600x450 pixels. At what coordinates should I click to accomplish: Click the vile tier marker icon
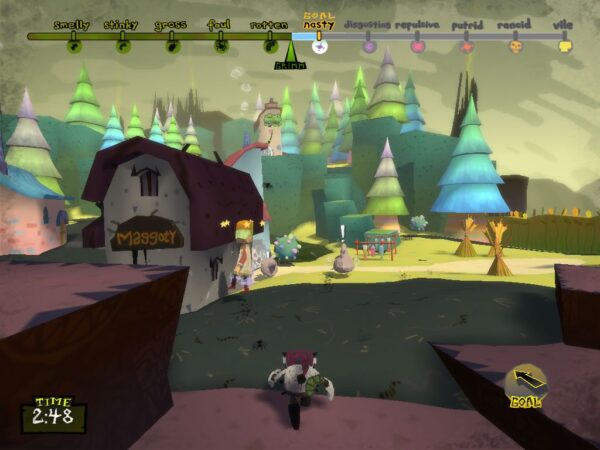[564, 45]
